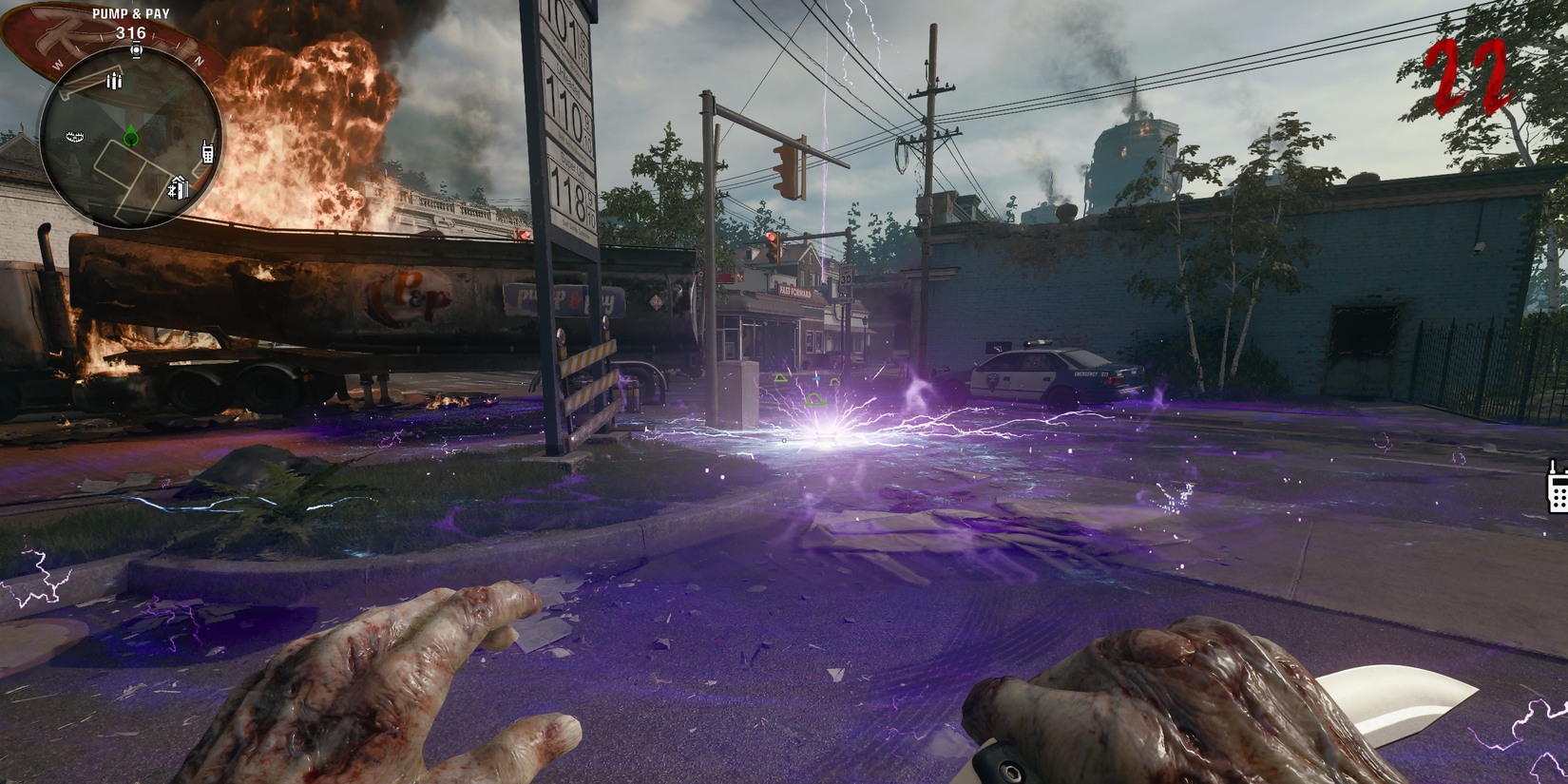Select the objective marker atop the minimap ring

tap(136, 50)
